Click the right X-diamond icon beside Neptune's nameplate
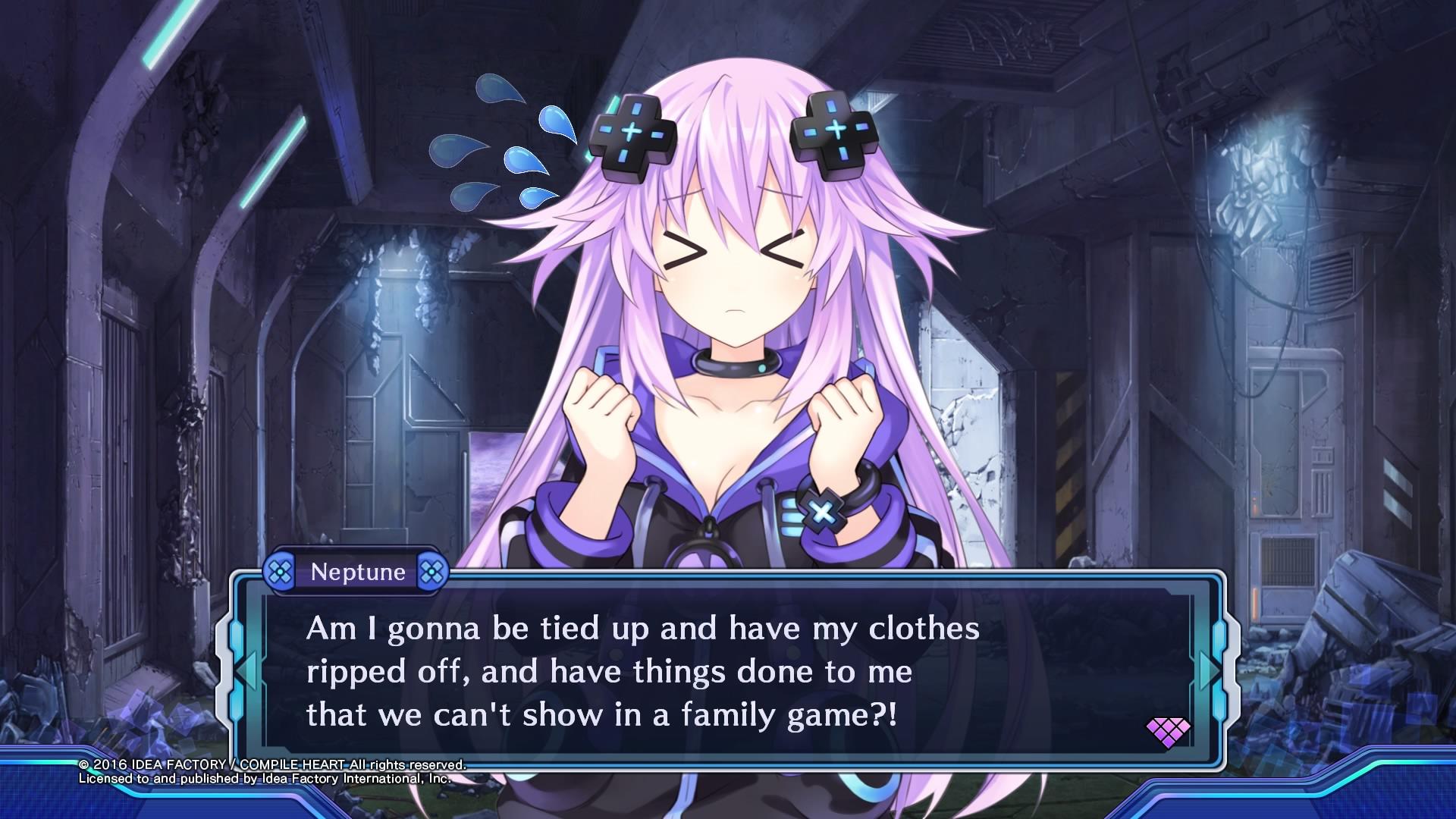The image size is (1456, 819). (434, 573)
